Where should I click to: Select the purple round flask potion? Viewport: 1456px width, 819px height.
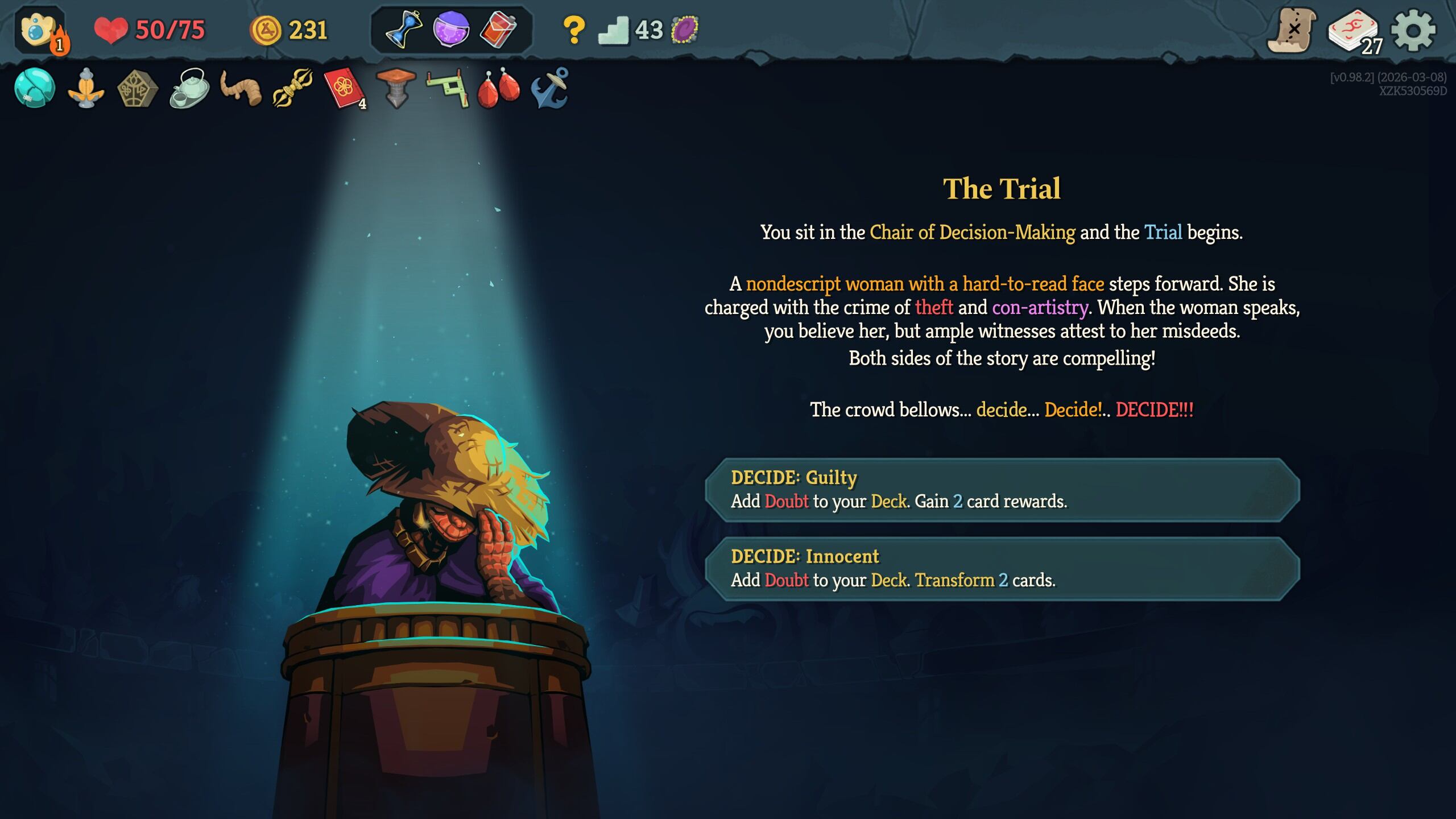pos(451,29)
